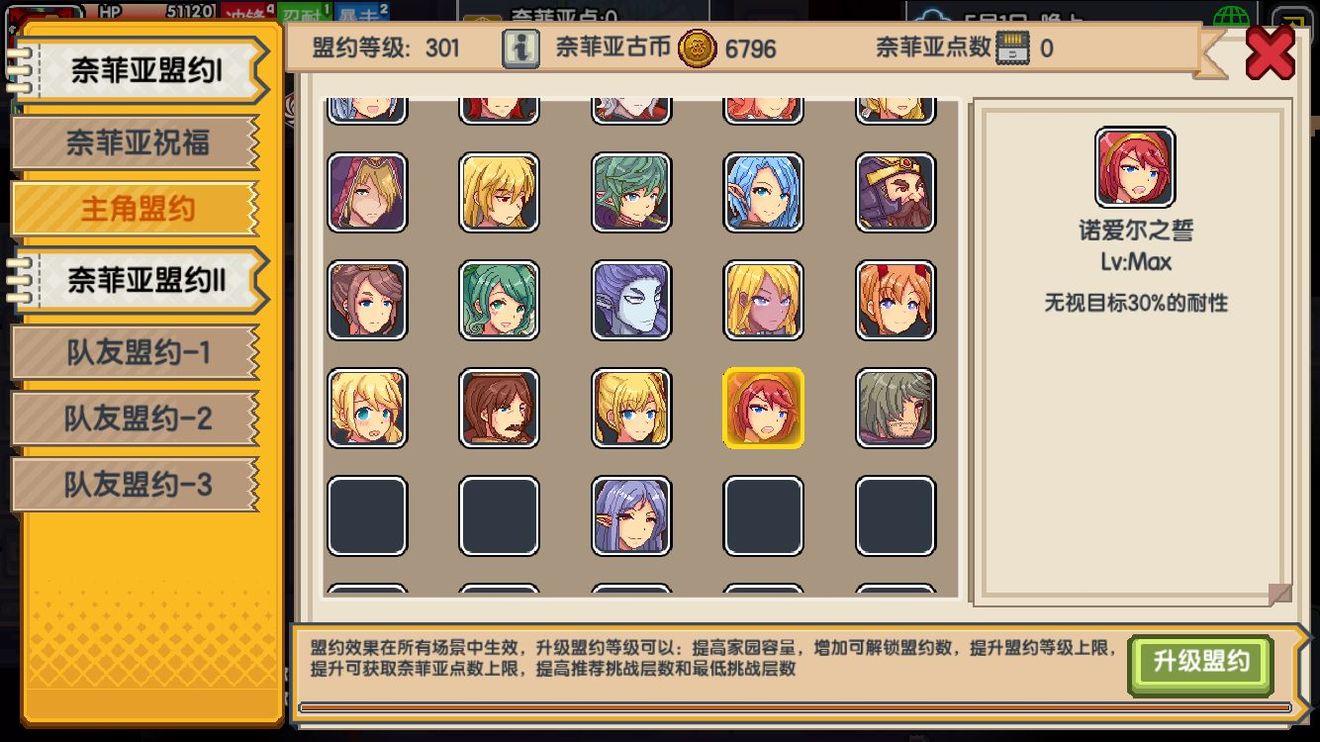Select the purple-haired elf in the bottom row
This screenshot has height=742, width=1320.
click(631, 515)
